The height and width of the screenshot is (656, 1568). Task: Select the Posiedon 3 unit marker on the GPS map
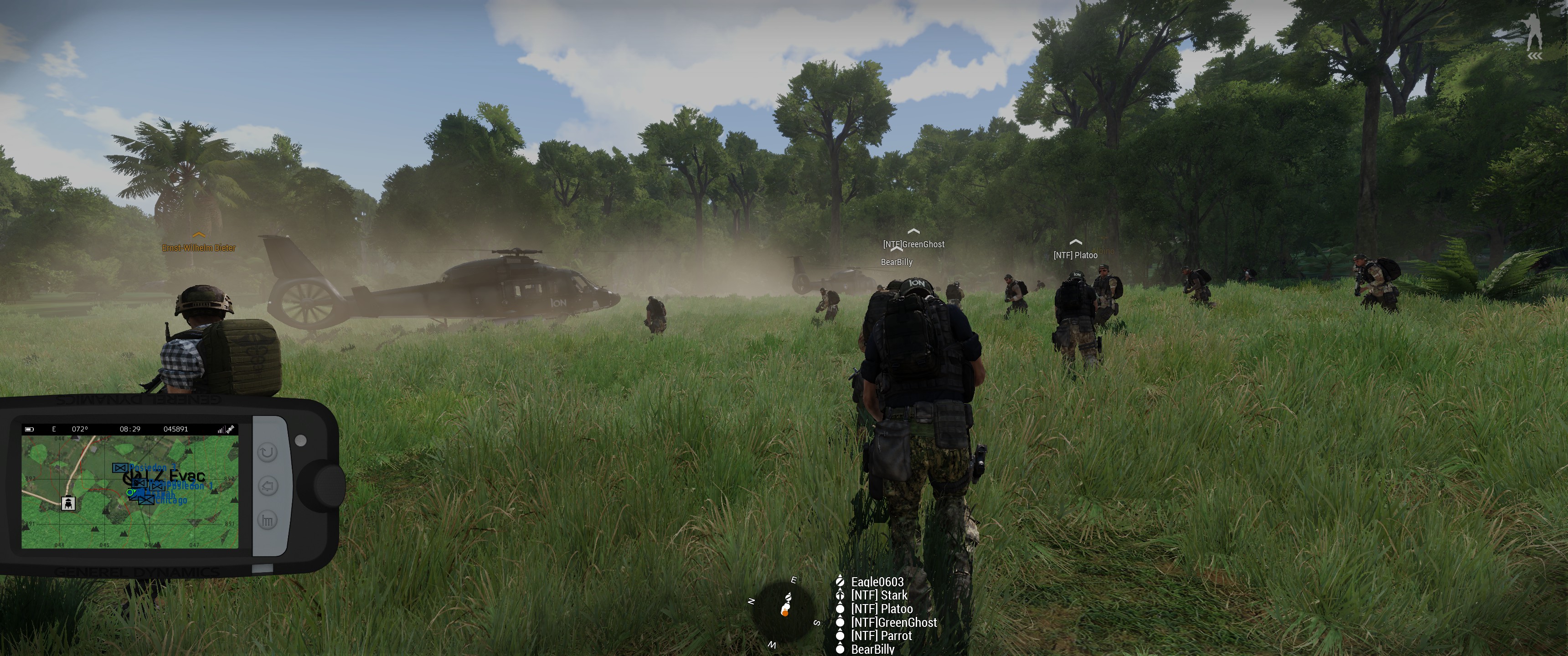(x=119, y=467)
